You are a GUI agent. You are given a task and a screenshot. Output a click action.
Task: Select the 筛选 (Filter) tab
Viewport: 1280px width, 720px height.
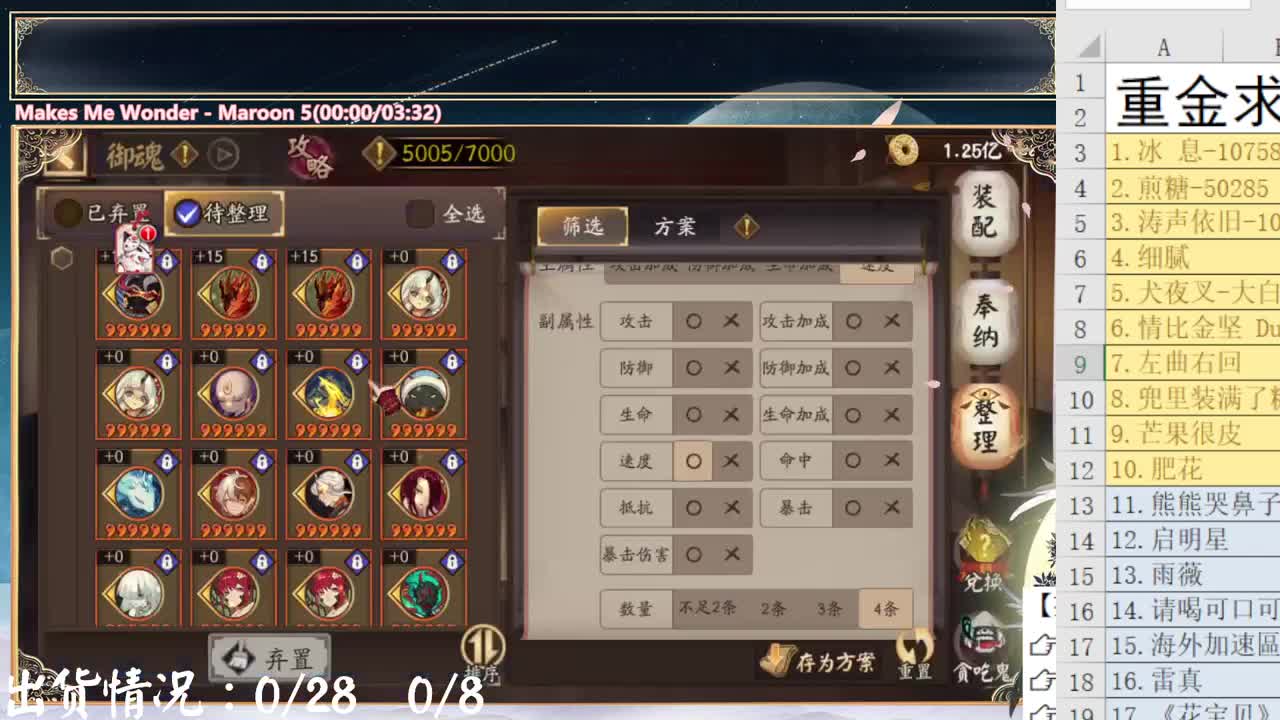click(x=582, y=226)
